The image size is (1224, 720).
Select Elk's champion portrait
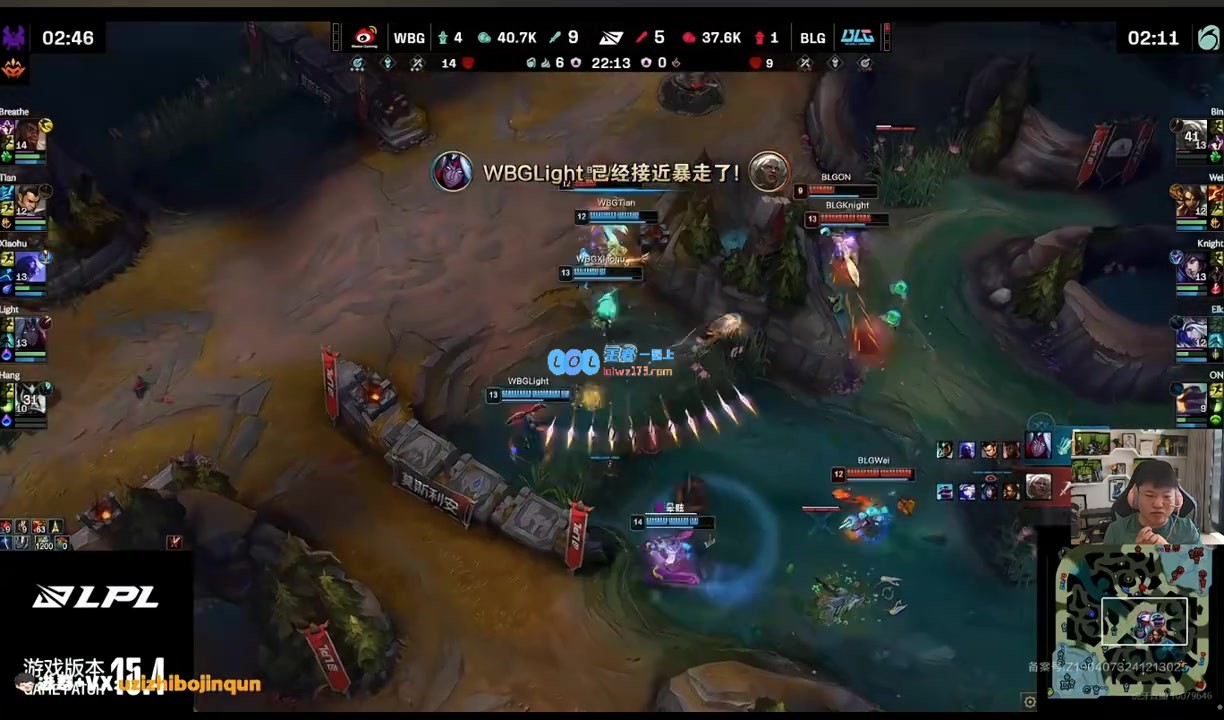pyautogui.click(x=1192, y=333)
